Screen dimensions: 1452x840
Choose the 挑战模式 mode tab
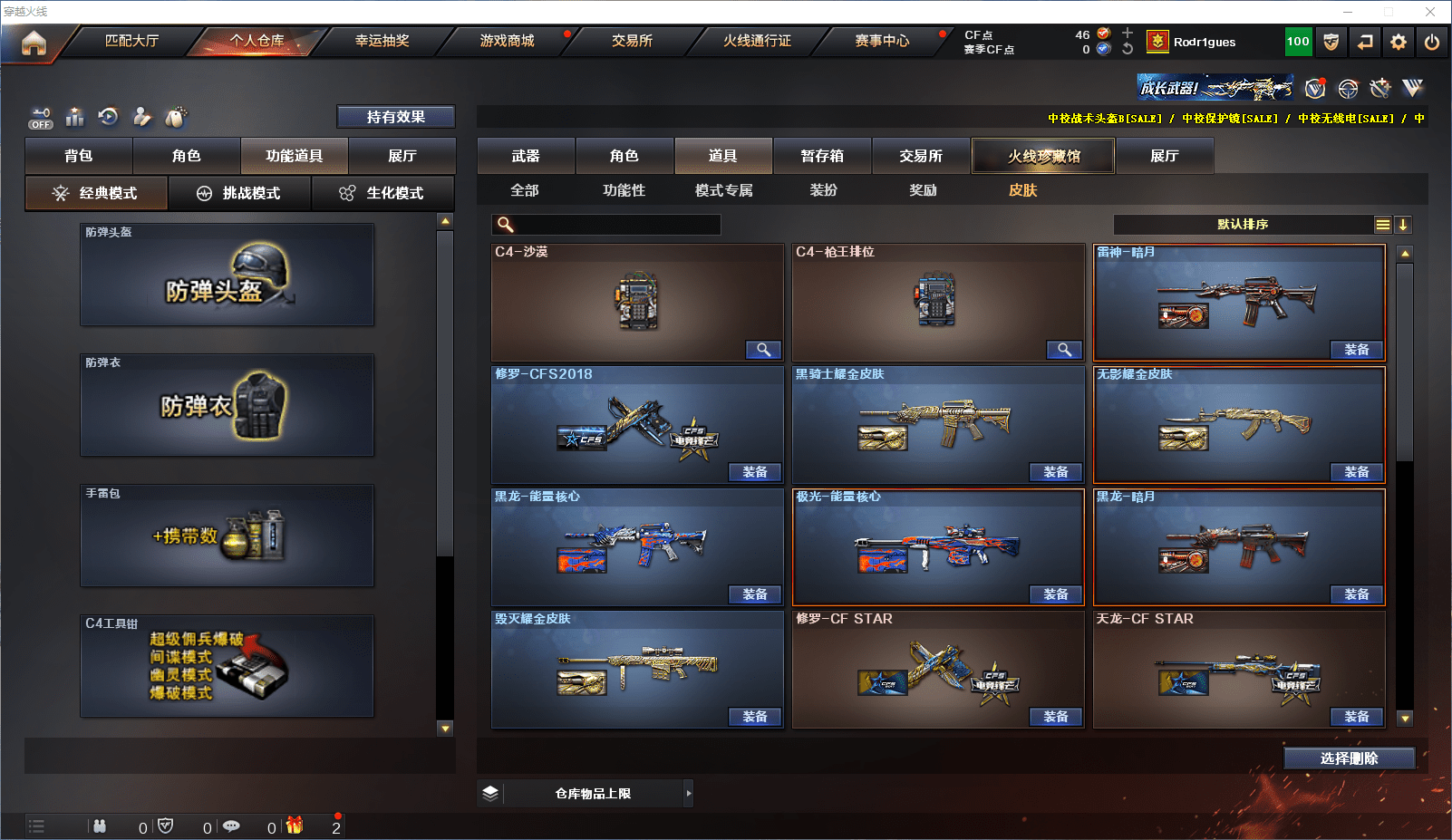[x=239, y=193]
